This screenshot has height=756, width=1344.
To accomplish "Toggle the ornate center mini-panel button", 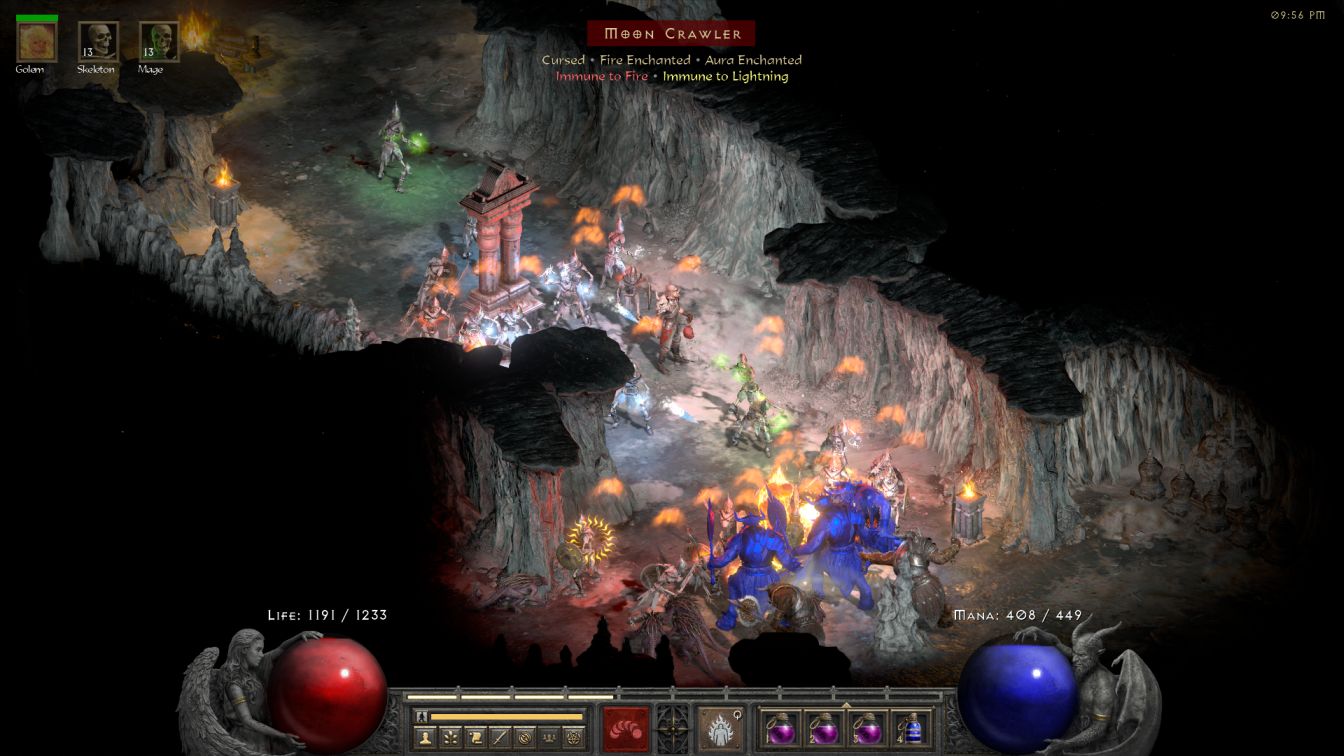I will (672, 727).
